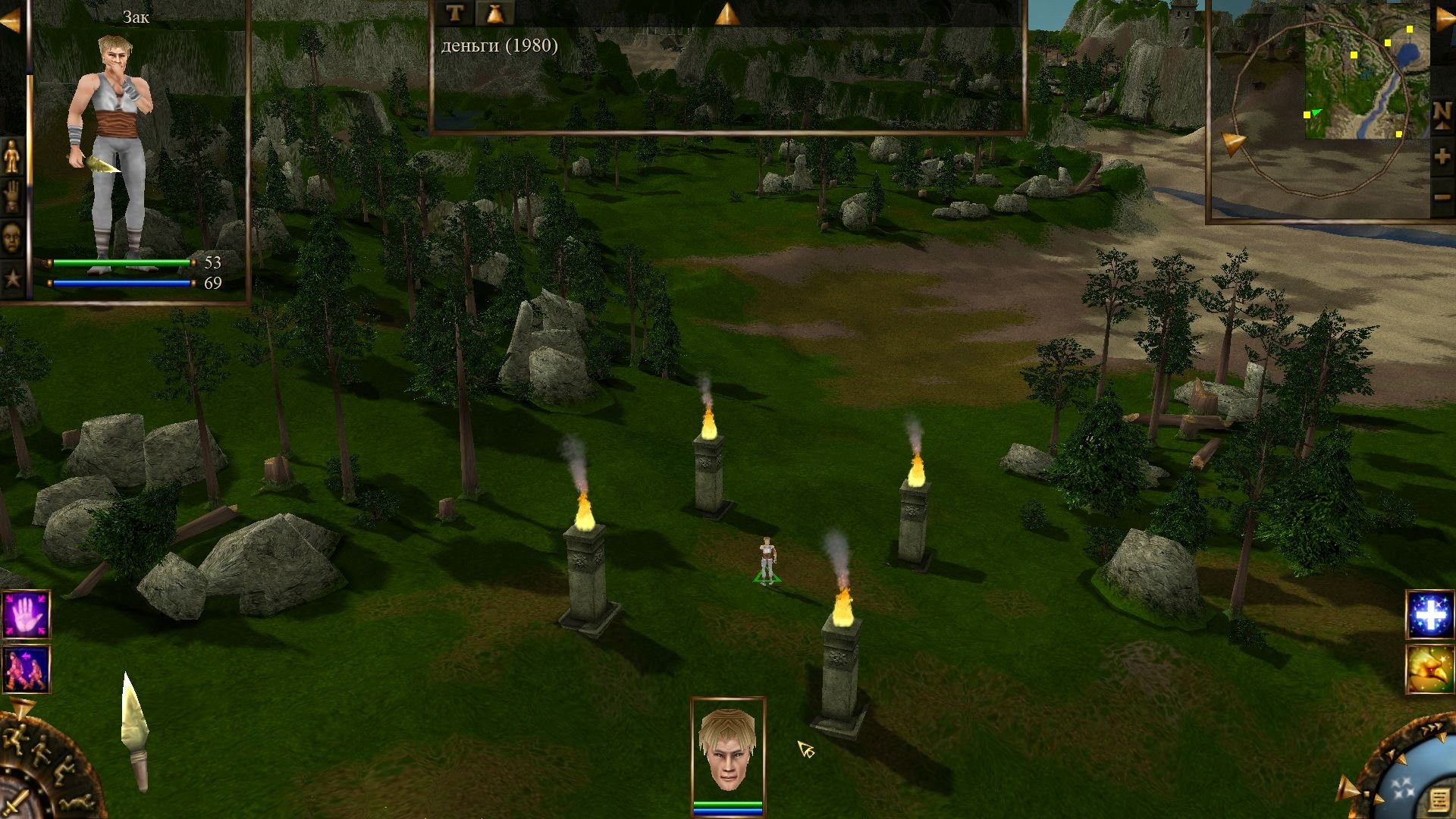Zoom out the minimap with the minus button
Image resolution: width=1456 pixels, height=819 pixels.
point(1442,198)
